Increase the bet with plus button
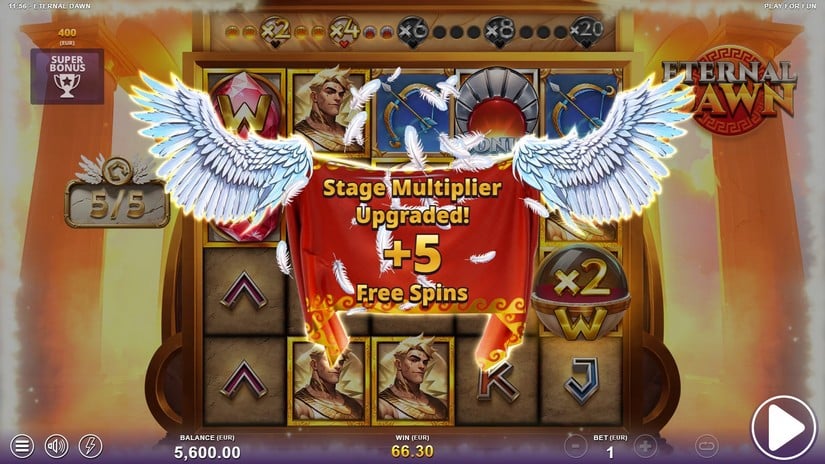 646,446
